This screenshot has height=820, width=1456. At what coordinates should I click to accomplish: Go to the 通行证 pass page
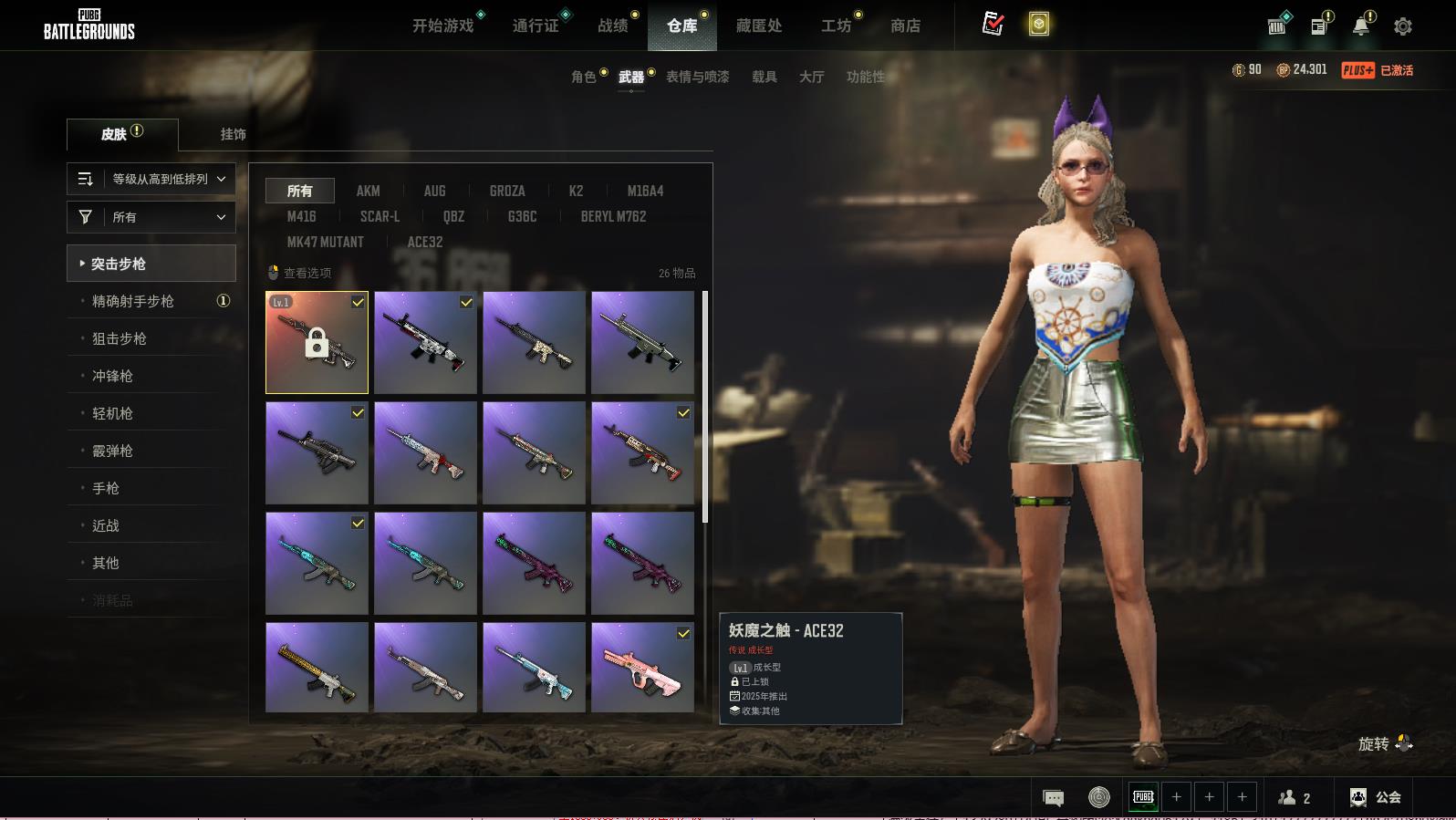pyautogui.click(x=536, y=26)
